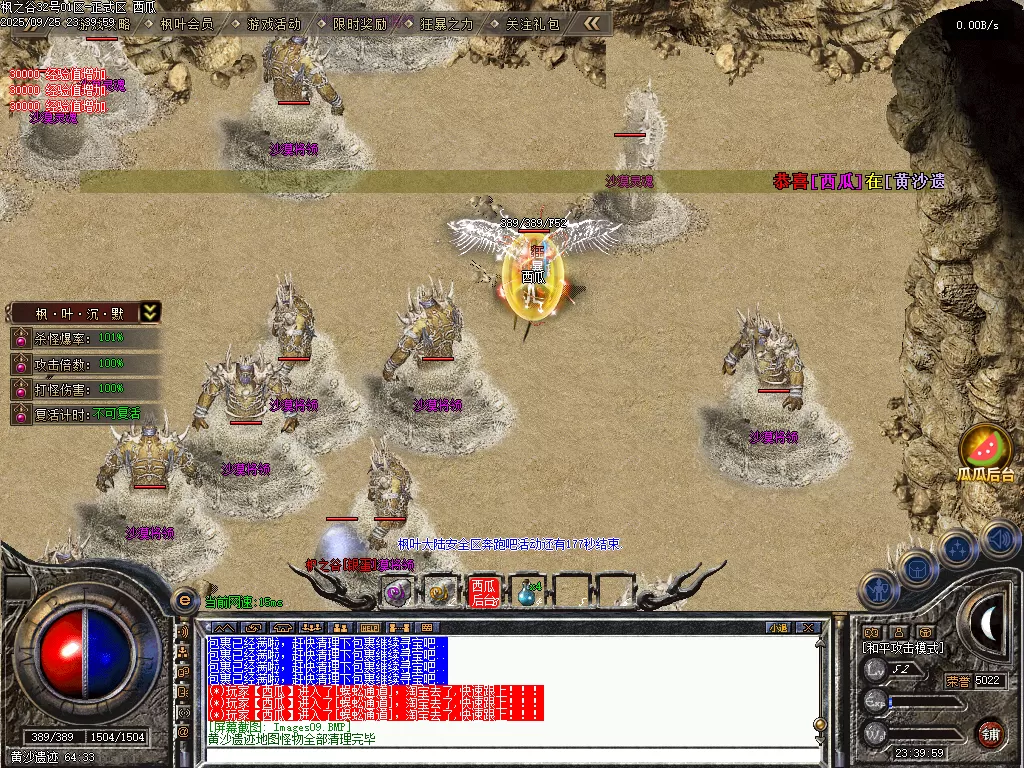The image size is (1024, 768).
Task: Close the game with the X button
Action: (808, 628)
